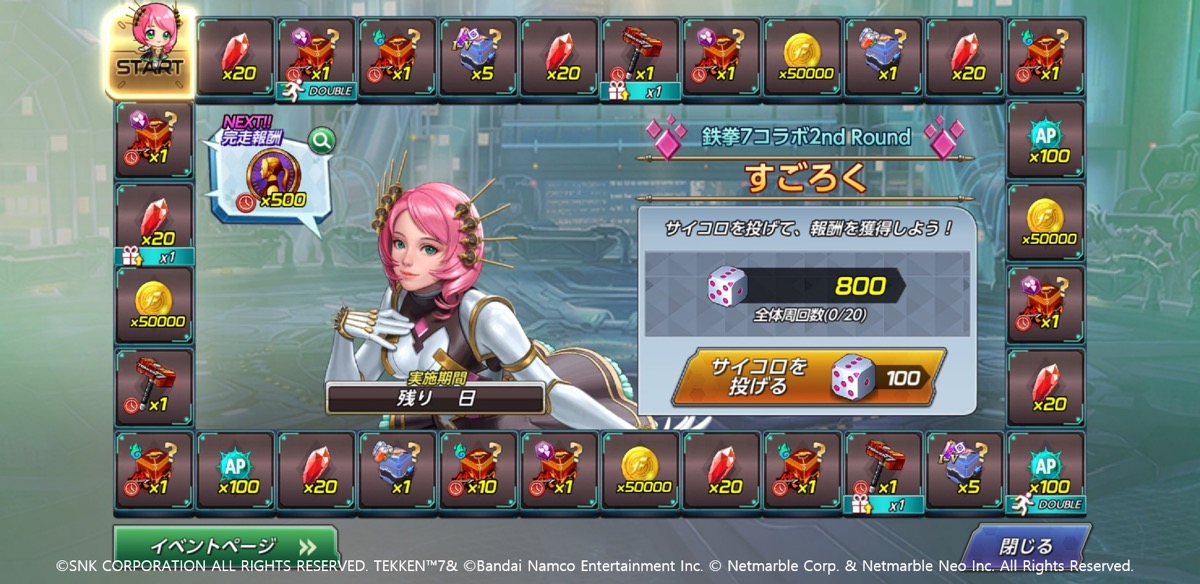Viewport: 1200px width, 584px height.
Task: Open the イベントページ event page
Action: [x=226, y=546]
